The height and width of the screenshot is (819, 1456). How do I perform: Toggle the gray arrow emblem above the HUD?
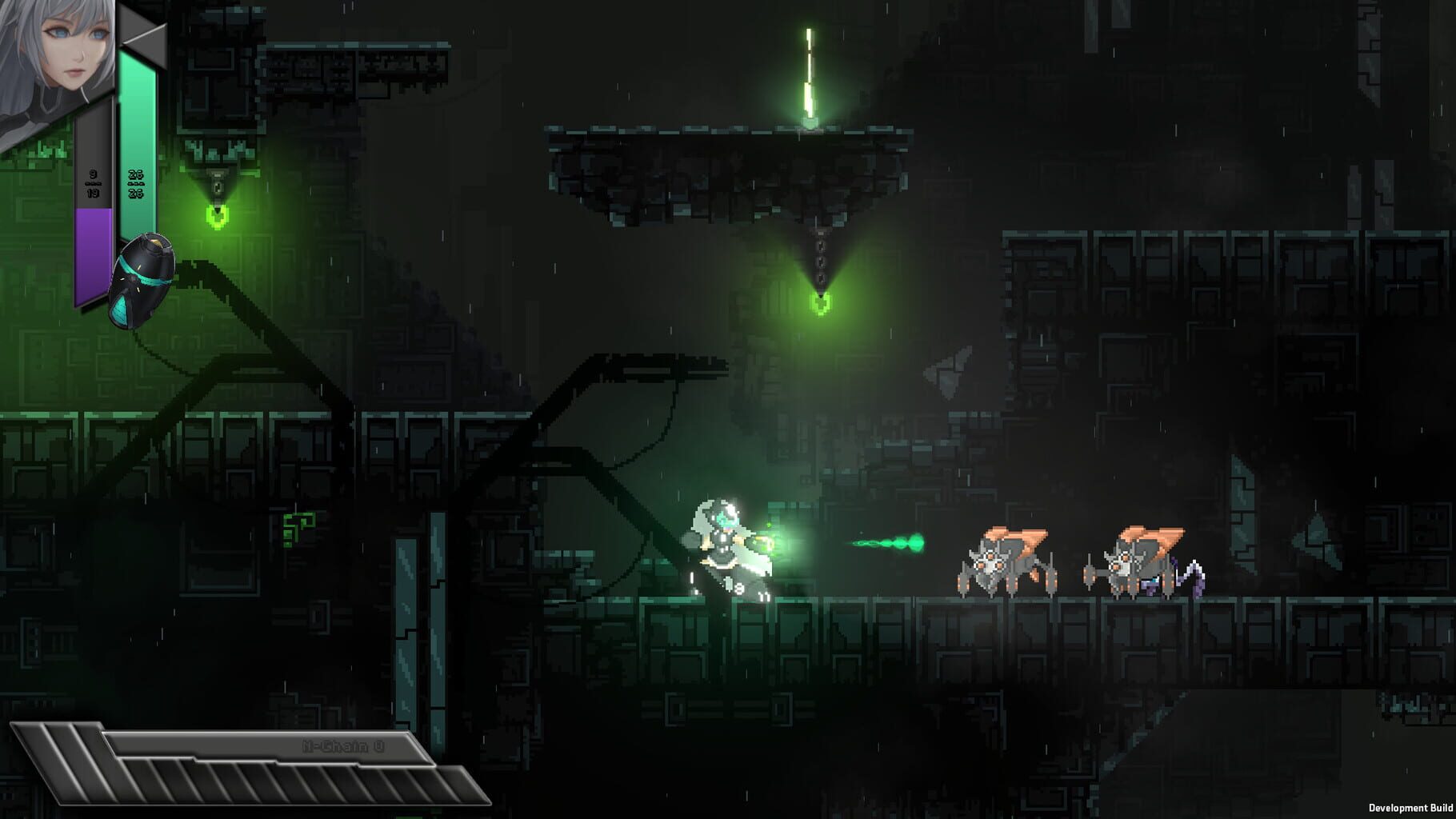tap(142, 32)
